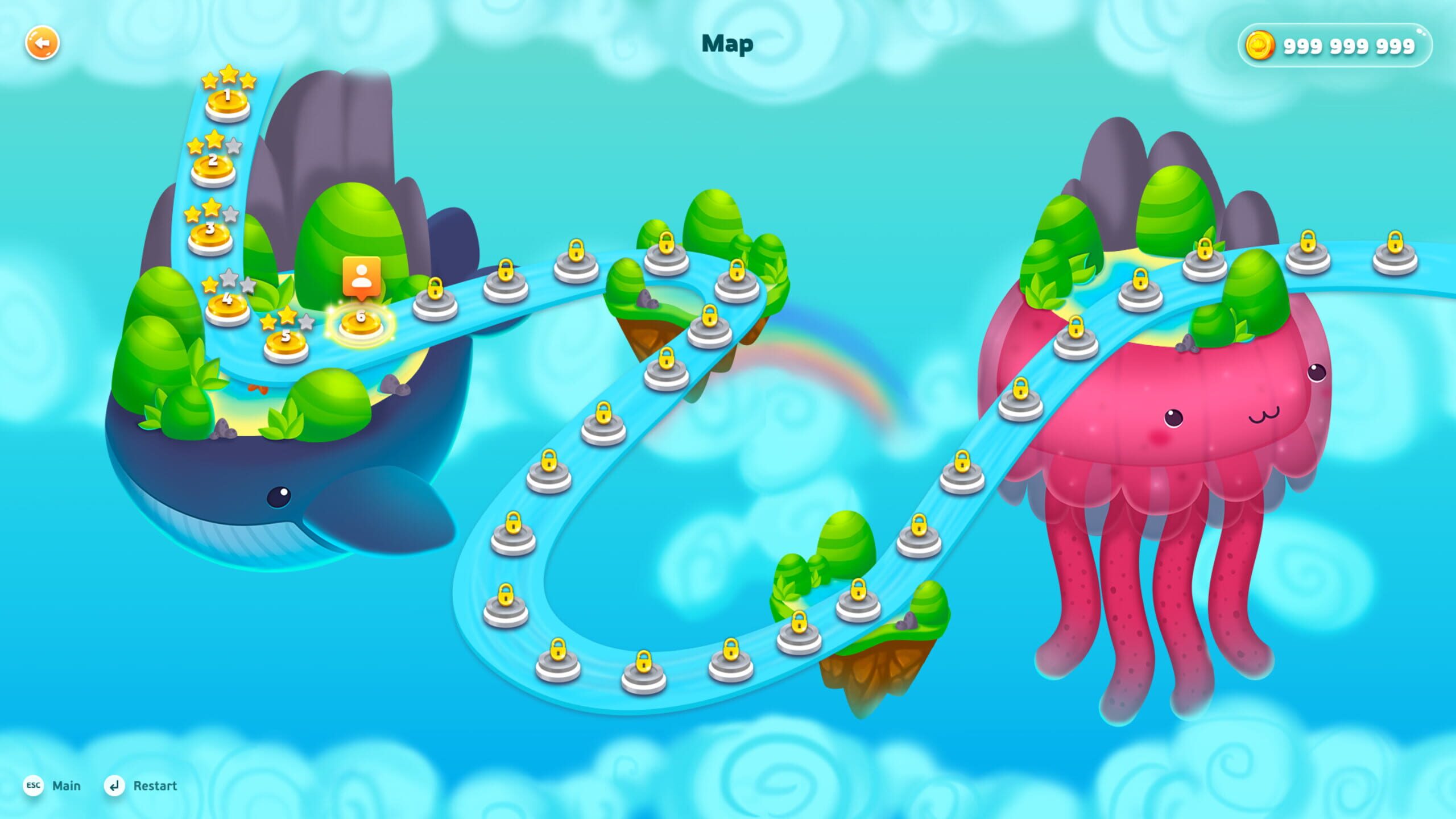Select the gold coin icon in the currency counter
This screenshot has height=819, width=1456.
coord(1260,46)
